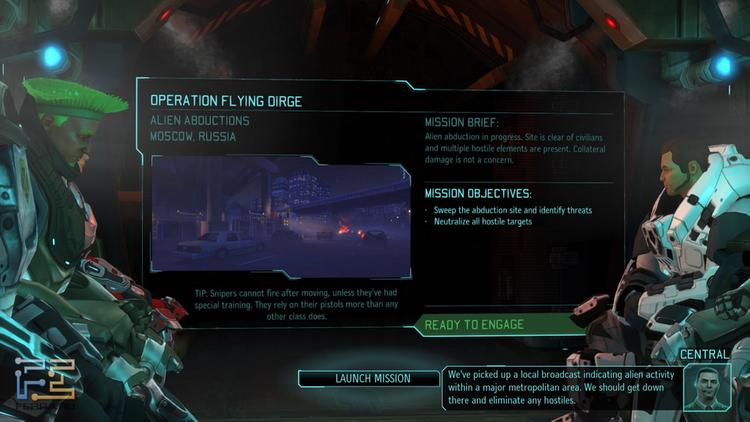750x422 pixels.
Task: Launch the mission
Action: [x=372, y=378]
